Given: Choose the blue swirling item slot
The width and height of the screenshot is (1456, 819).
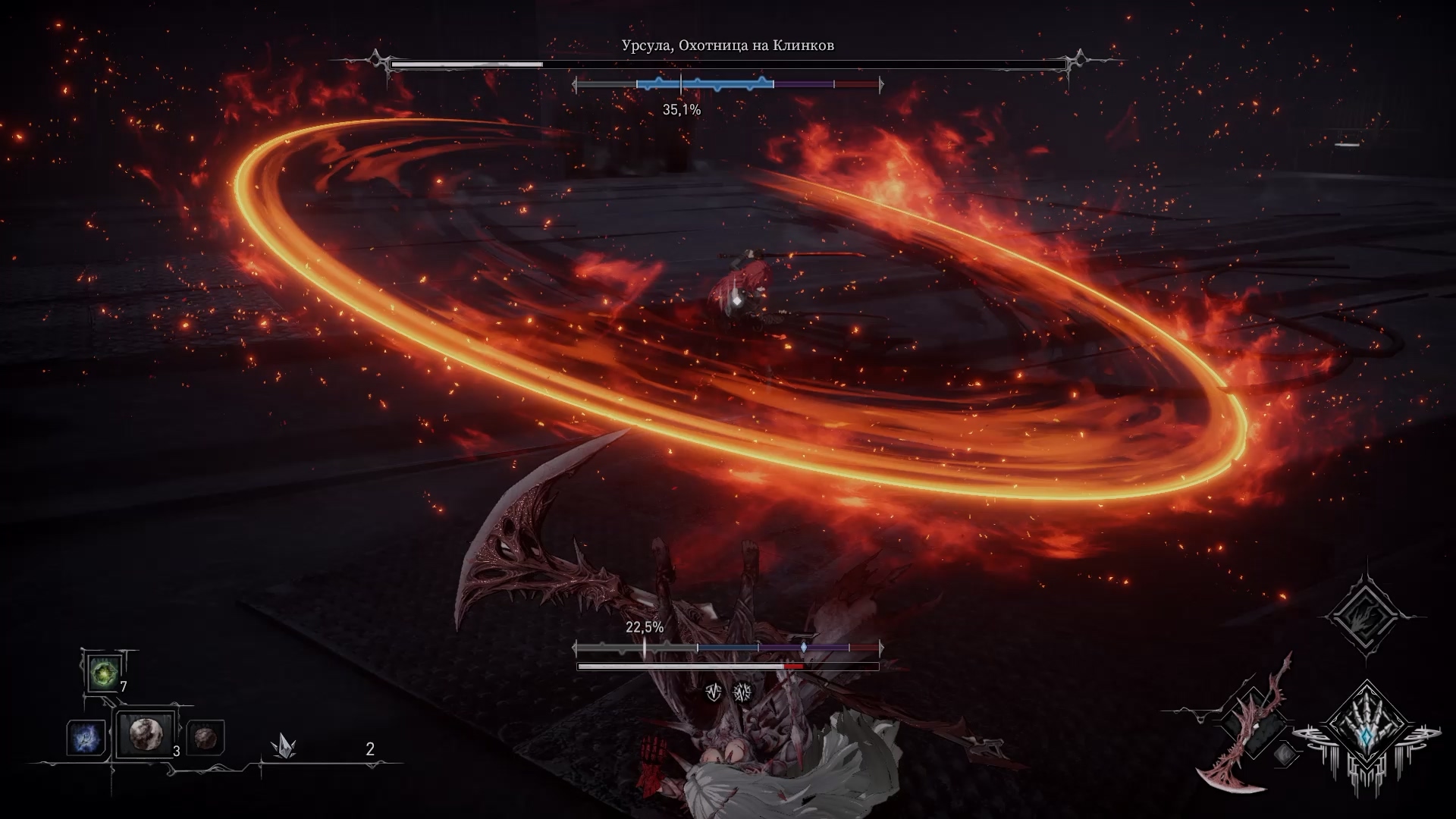Looking at the screenshot, I should [x=85, y=737].
